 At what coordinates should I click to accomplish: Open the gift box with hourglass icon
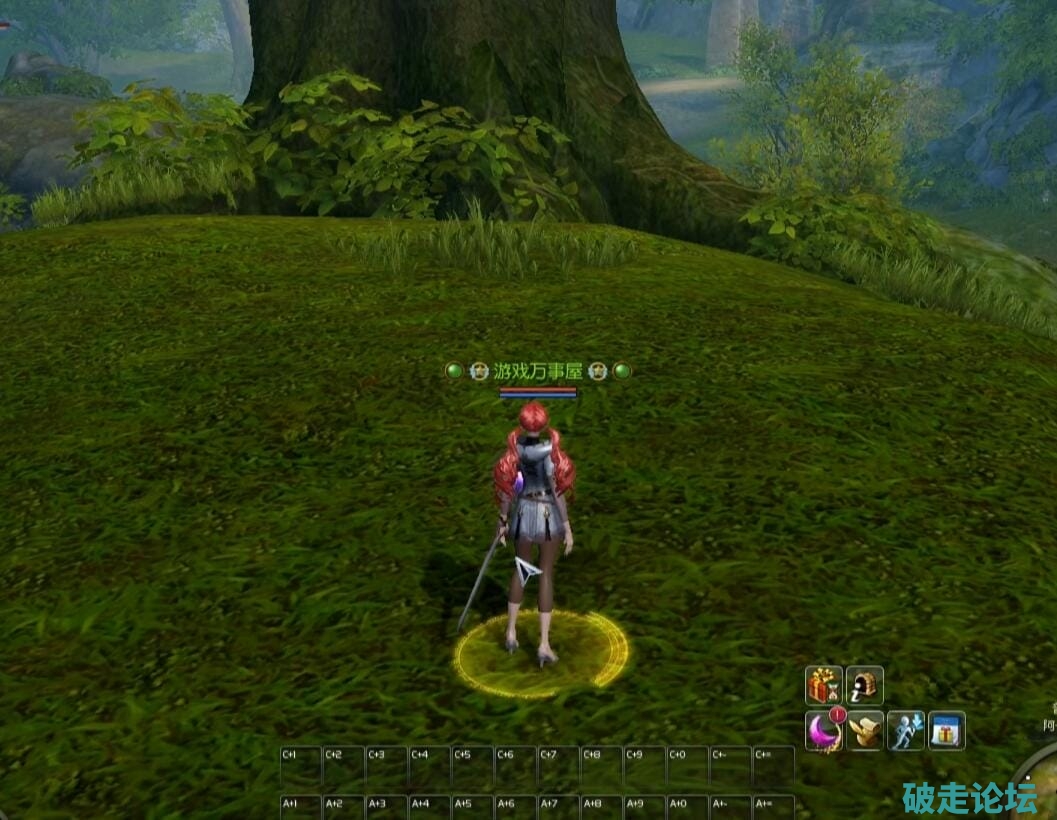pyautogui.click(x=824, y=686)
